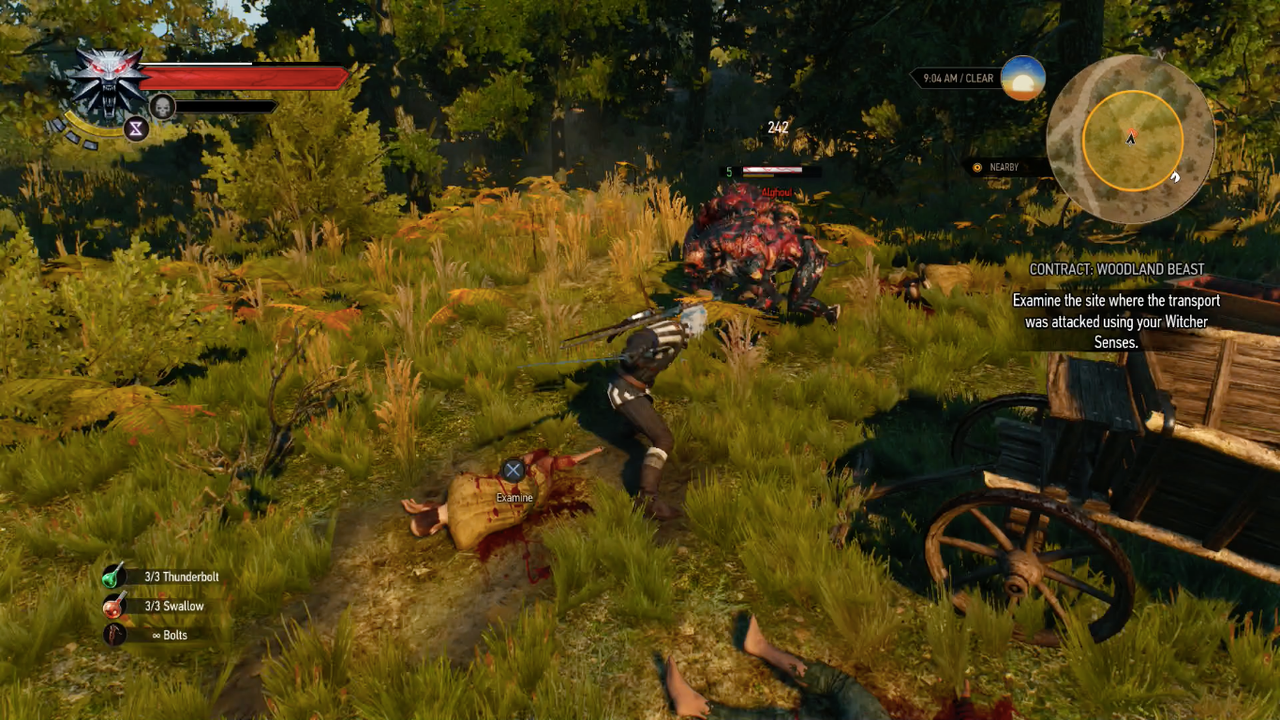Image resolution: width=1280 pixels, height=720 pixels.
Task: Click the Bolts crossbow ammo icon
Action: point(113,635)
